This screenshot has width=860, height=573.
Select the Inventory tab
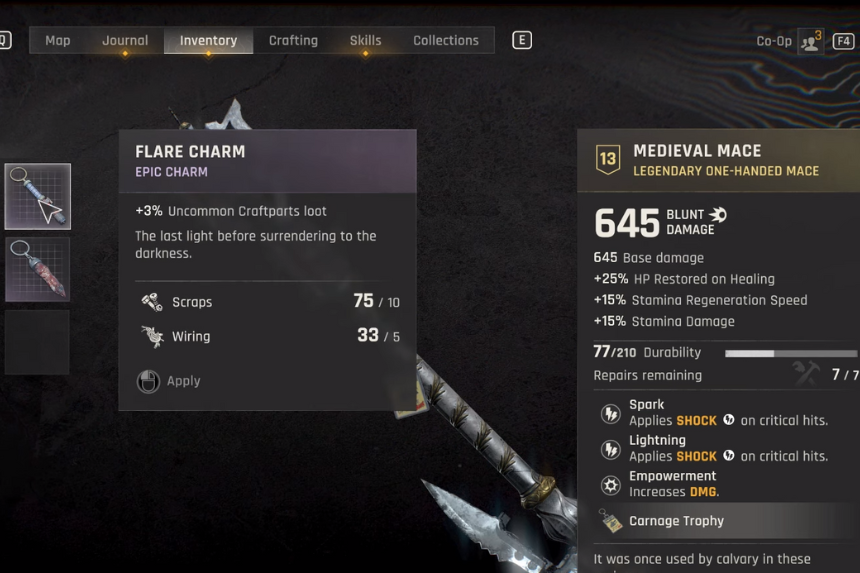pos(208,41)
